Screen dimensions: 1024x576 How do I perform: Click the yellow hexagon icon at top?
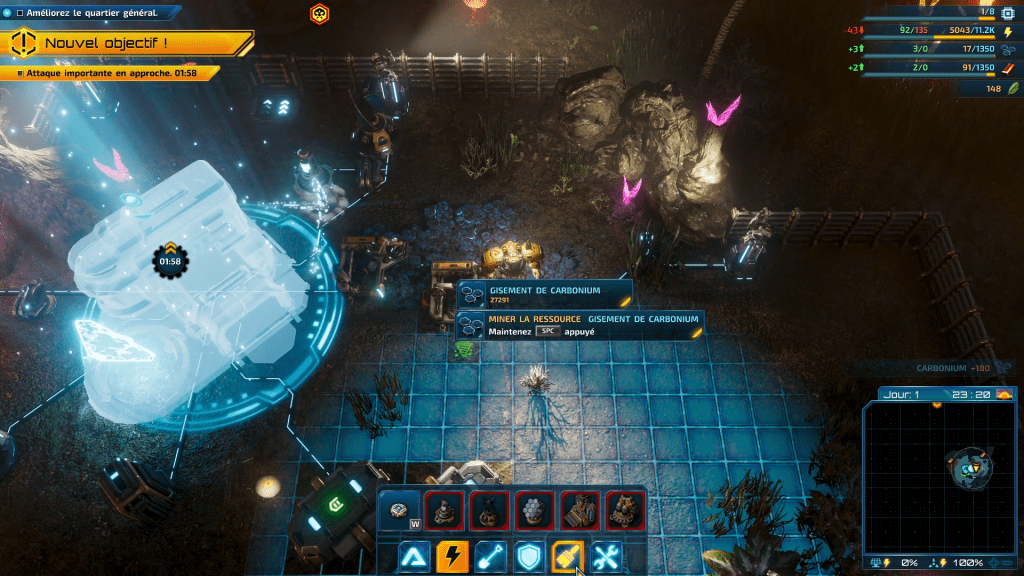319,14
